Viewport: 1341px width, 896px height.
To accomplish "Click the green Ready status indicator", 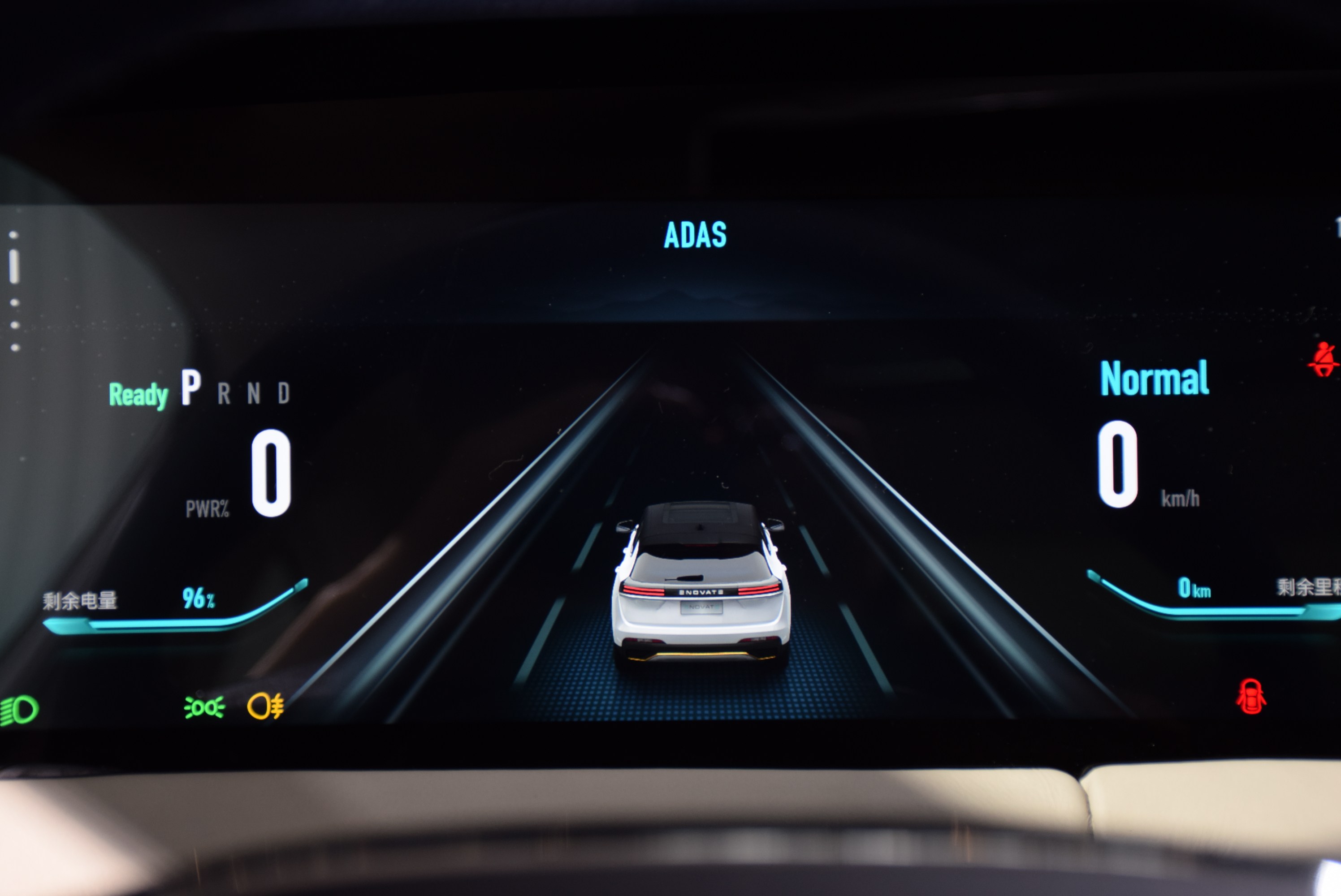I will tap(138, 395).
